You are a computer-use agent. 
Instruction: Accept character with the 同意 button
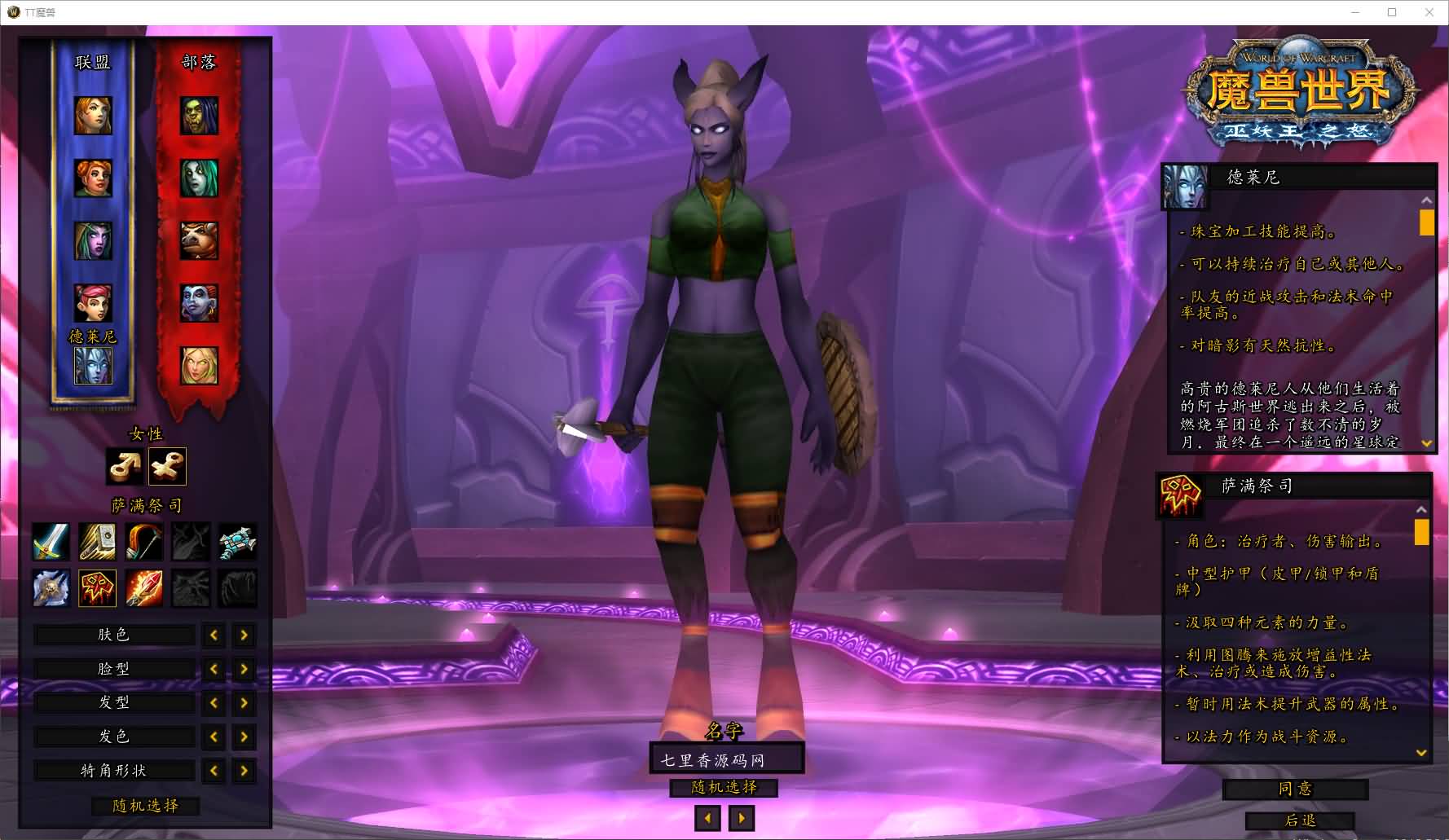[1295, 789]
